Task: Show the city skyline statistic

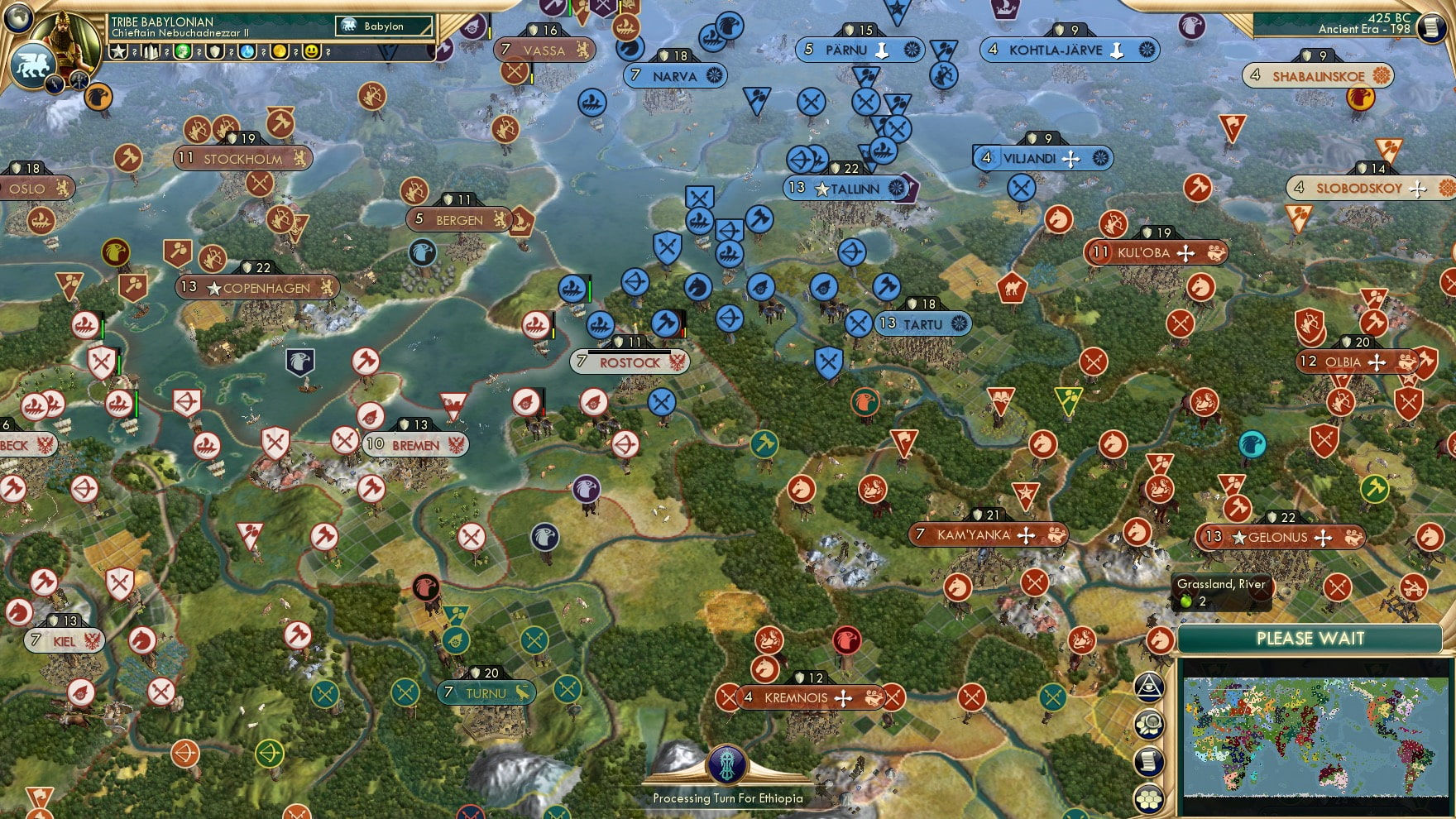Action: coord(151,51)
